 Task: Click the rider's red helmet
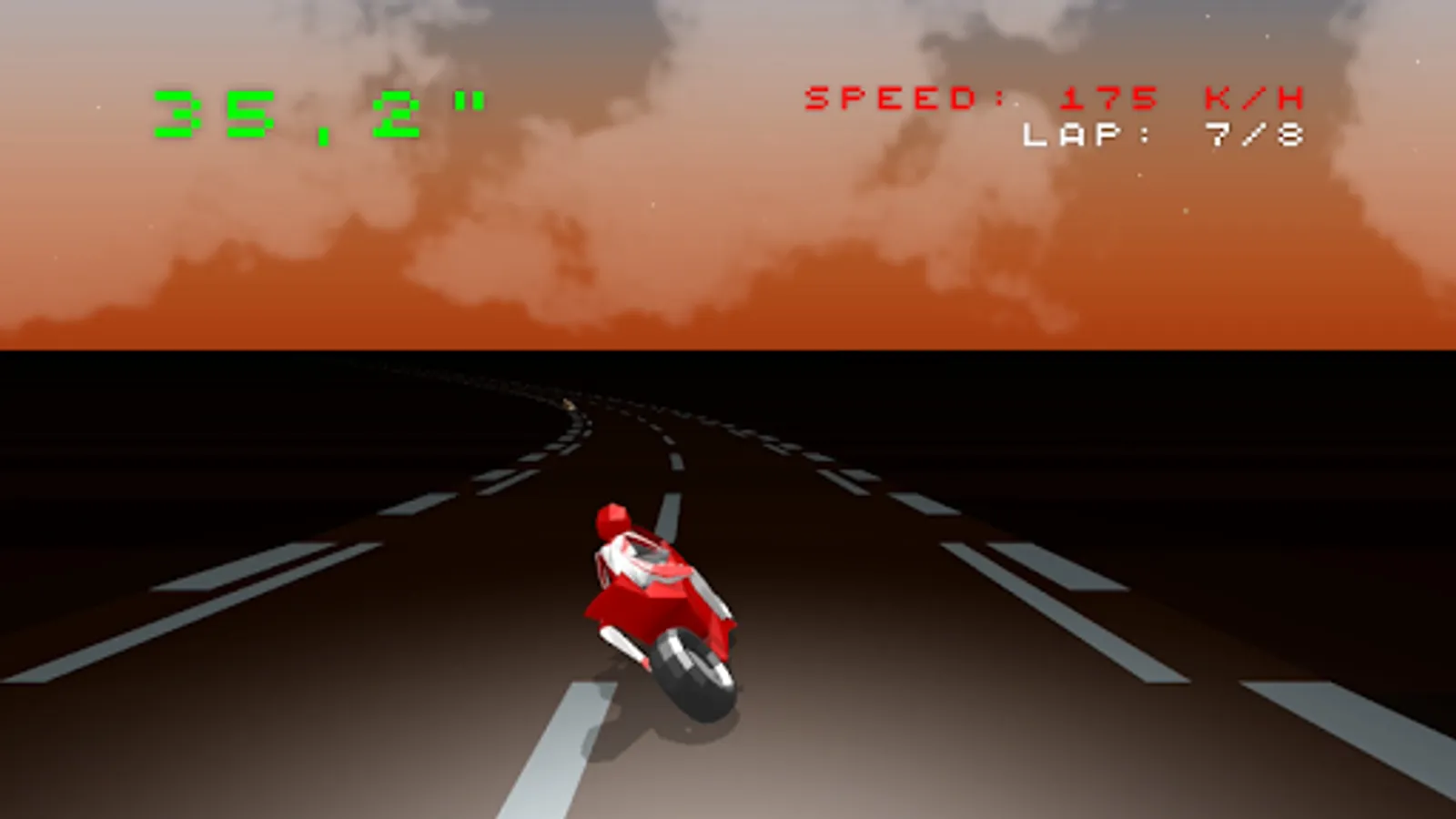(x=610, y=519)
